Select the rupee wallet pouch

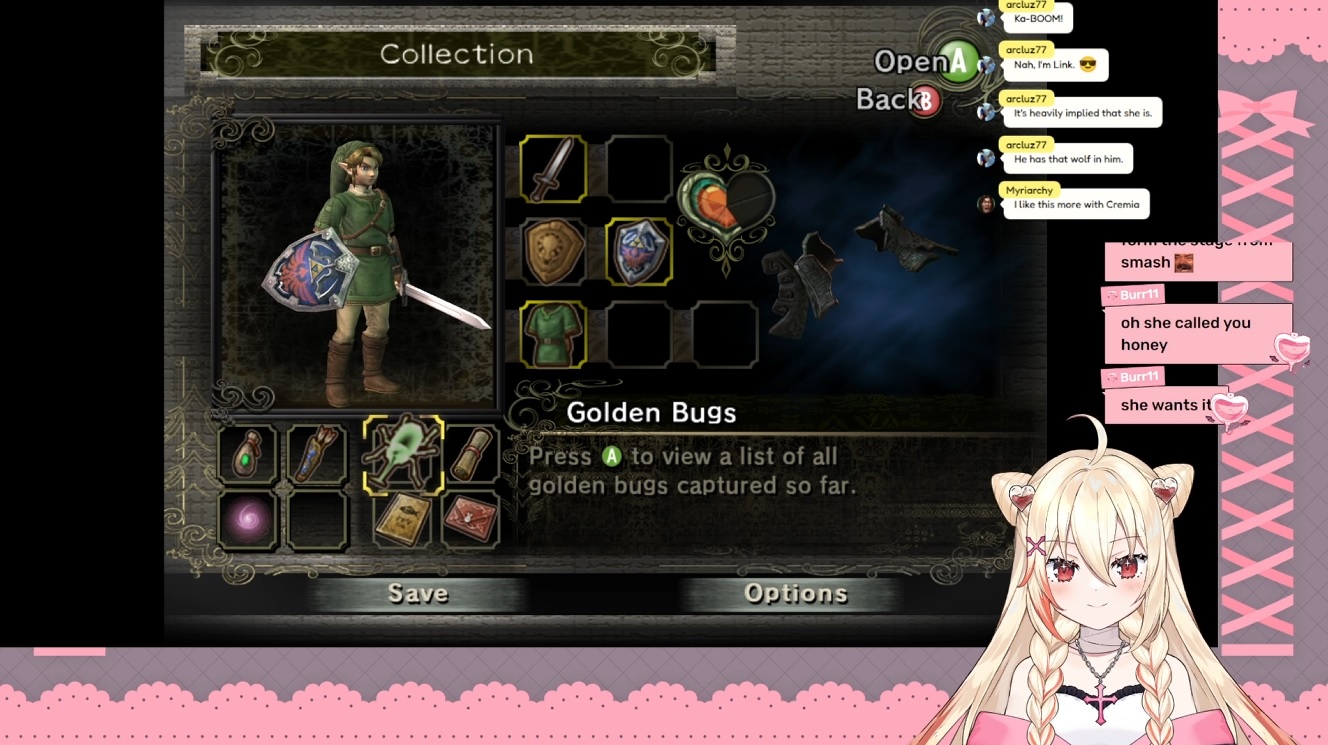tap(247, 455)
